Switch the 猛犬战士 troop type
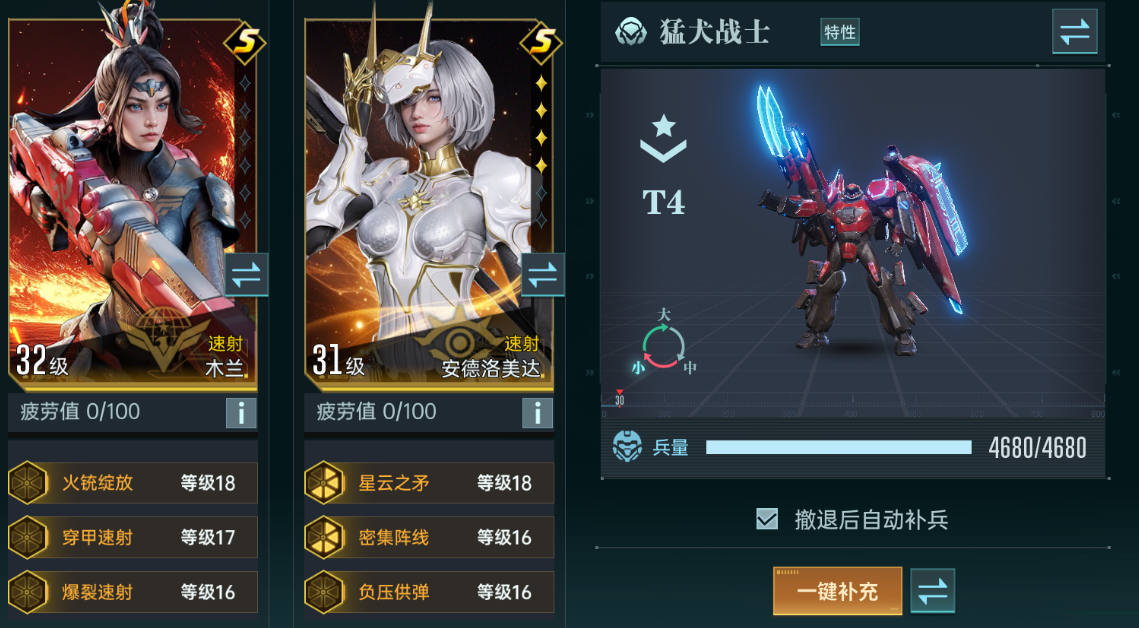The width and height of the screenshot is (1139, 628). (x=1074, y=31)
